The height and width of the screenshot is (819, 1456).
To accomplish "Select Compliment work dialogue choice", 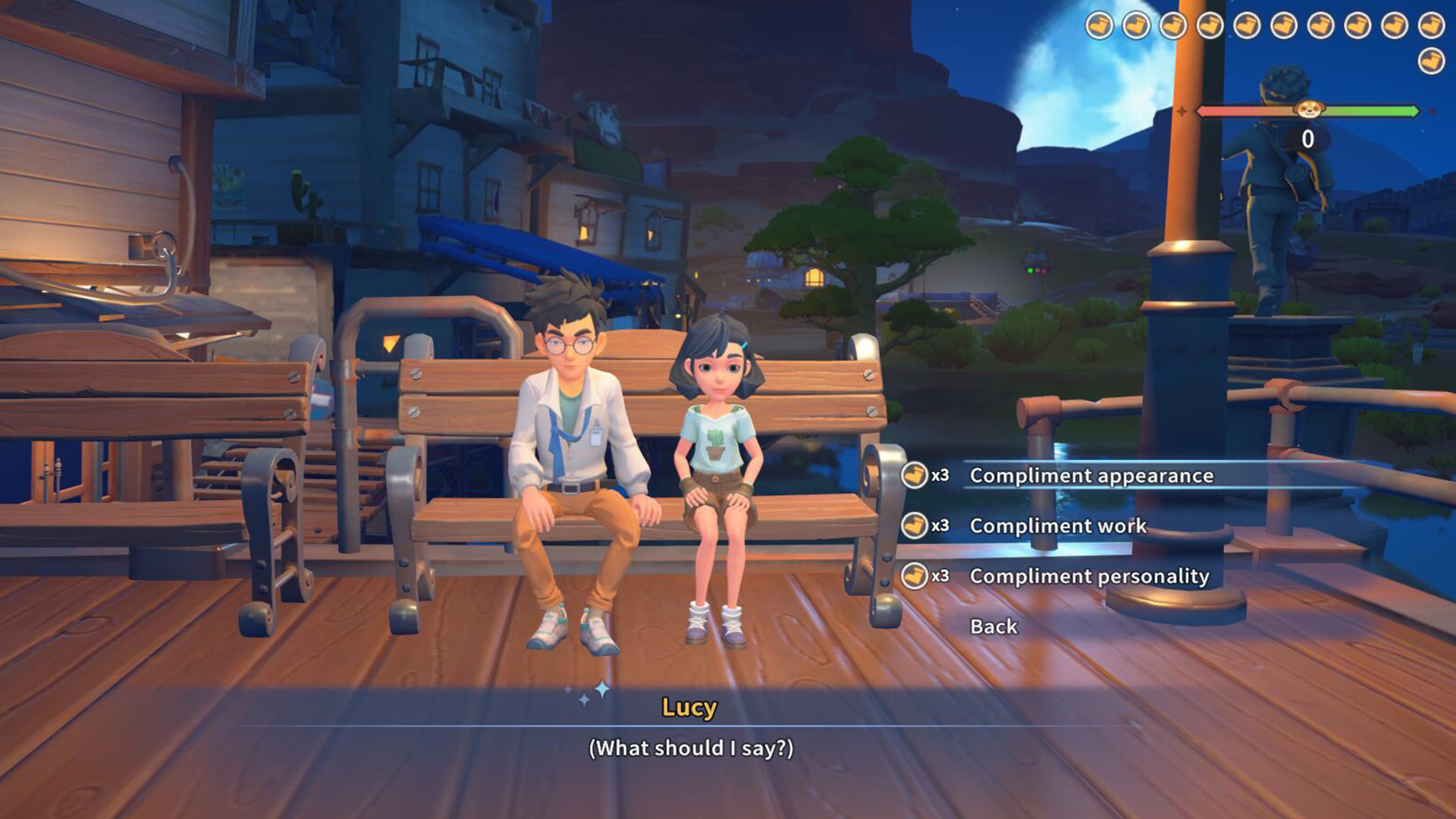I will tap(1058, 526).
